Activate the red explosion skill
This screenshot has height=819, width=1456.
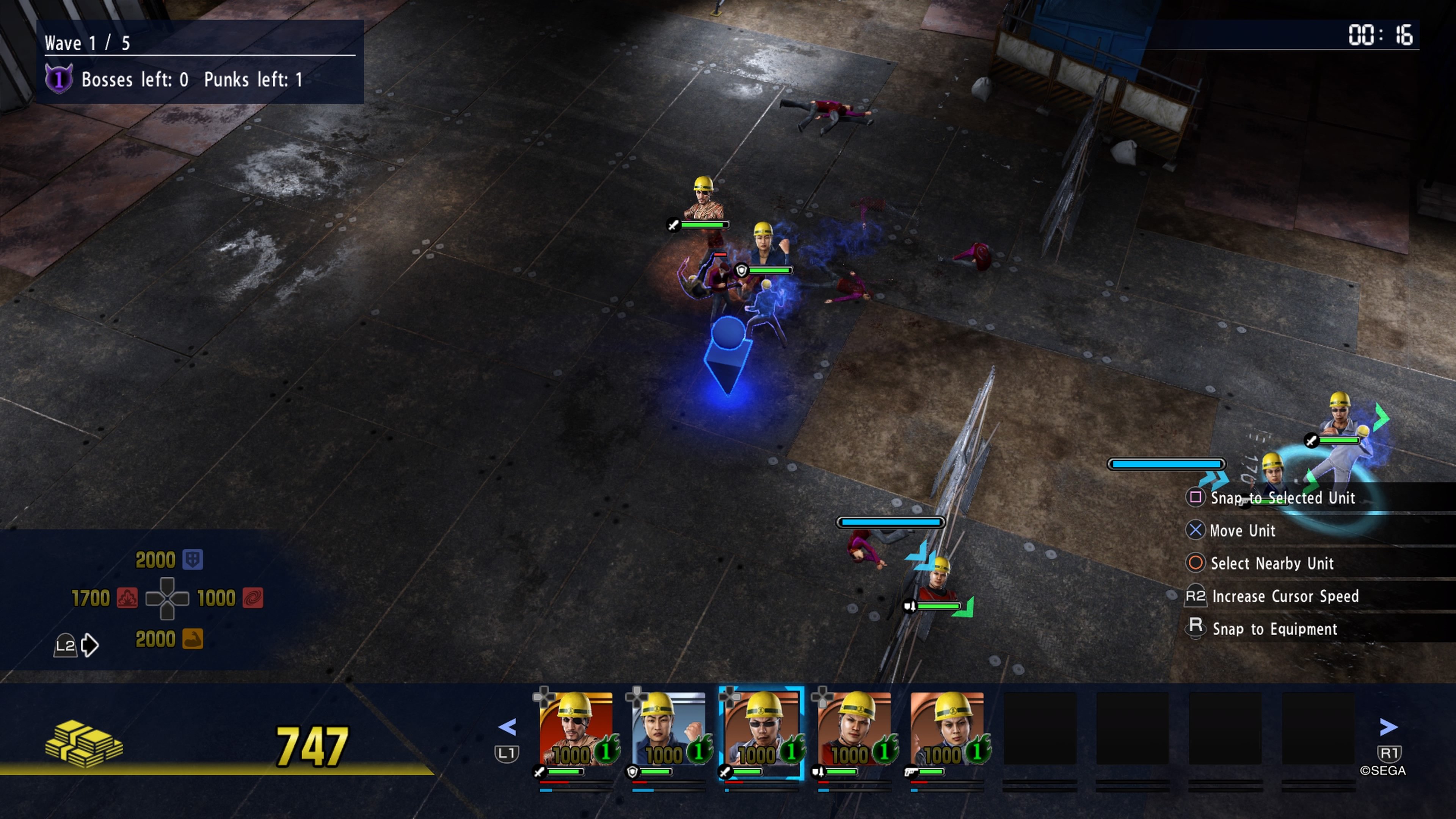[127, 598]
